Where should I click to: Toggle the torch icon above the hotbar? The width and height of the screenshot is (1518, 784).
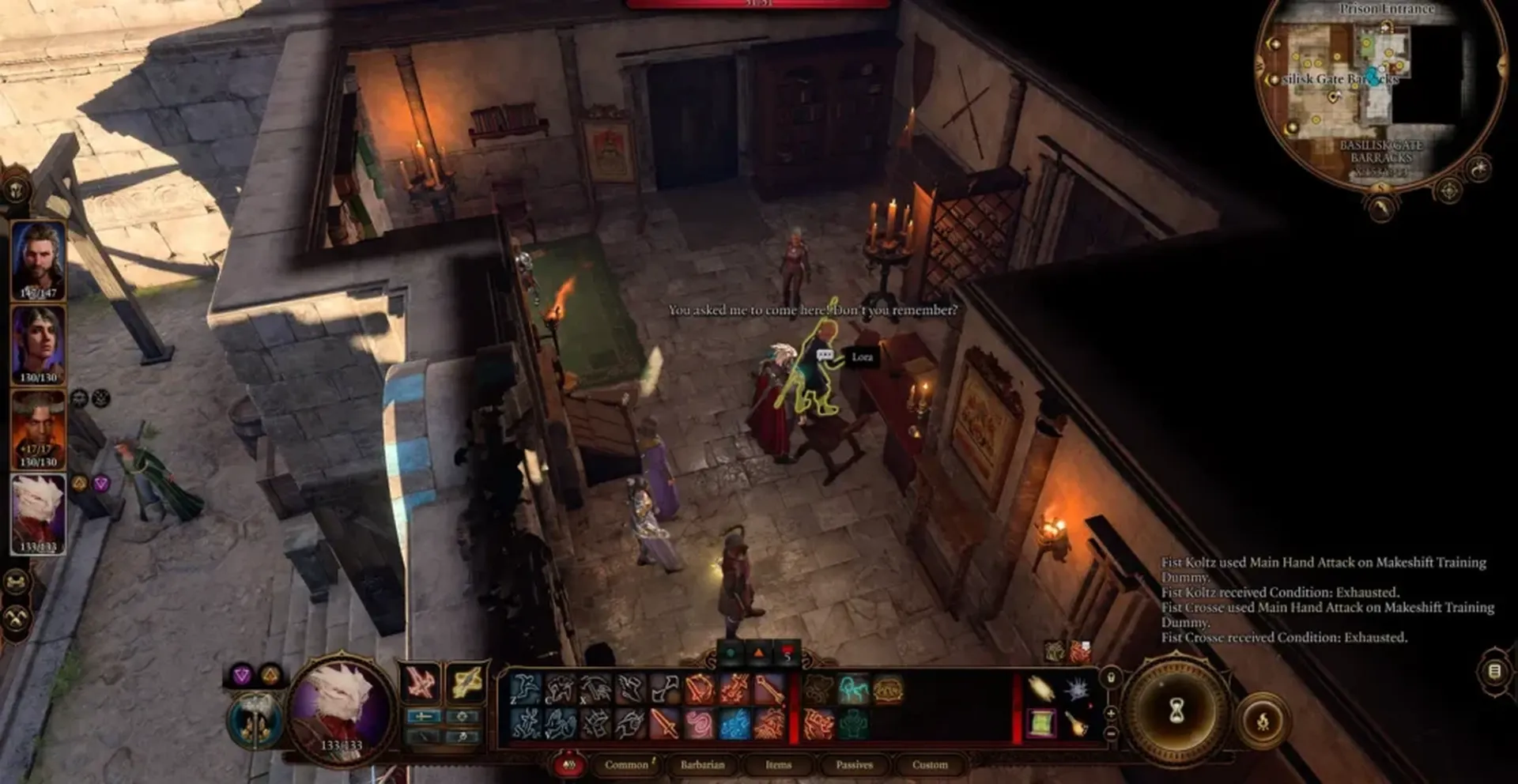1109,677
